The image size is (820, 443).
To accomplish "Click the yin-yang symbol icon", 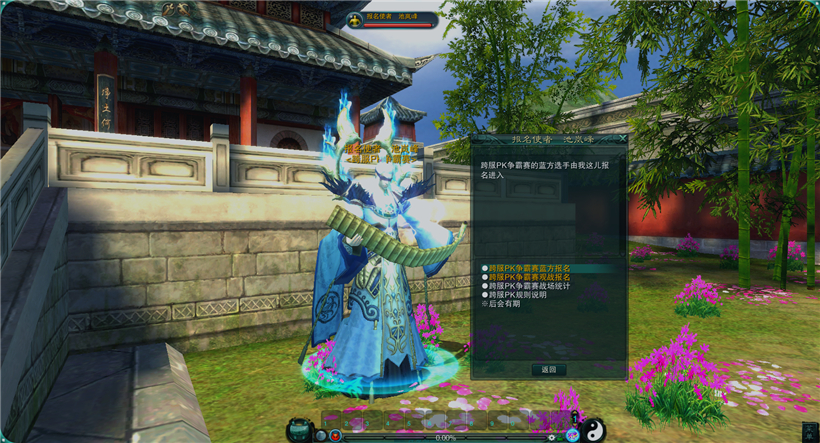I will coord(595,430).
